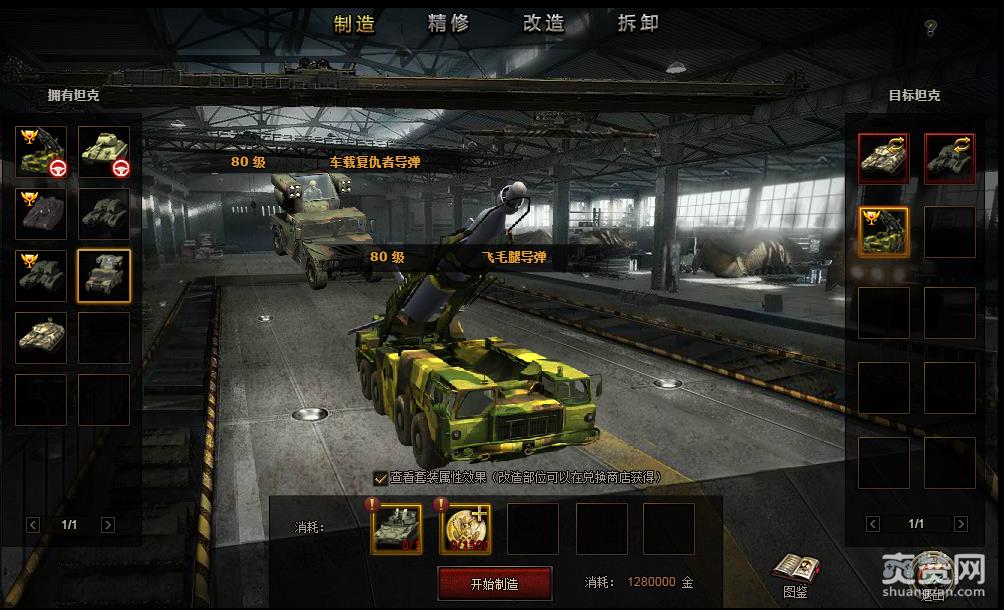This screenshot has height=610, width=1004.
Task: Go to the previous page of target tanks
Action: 873,523
